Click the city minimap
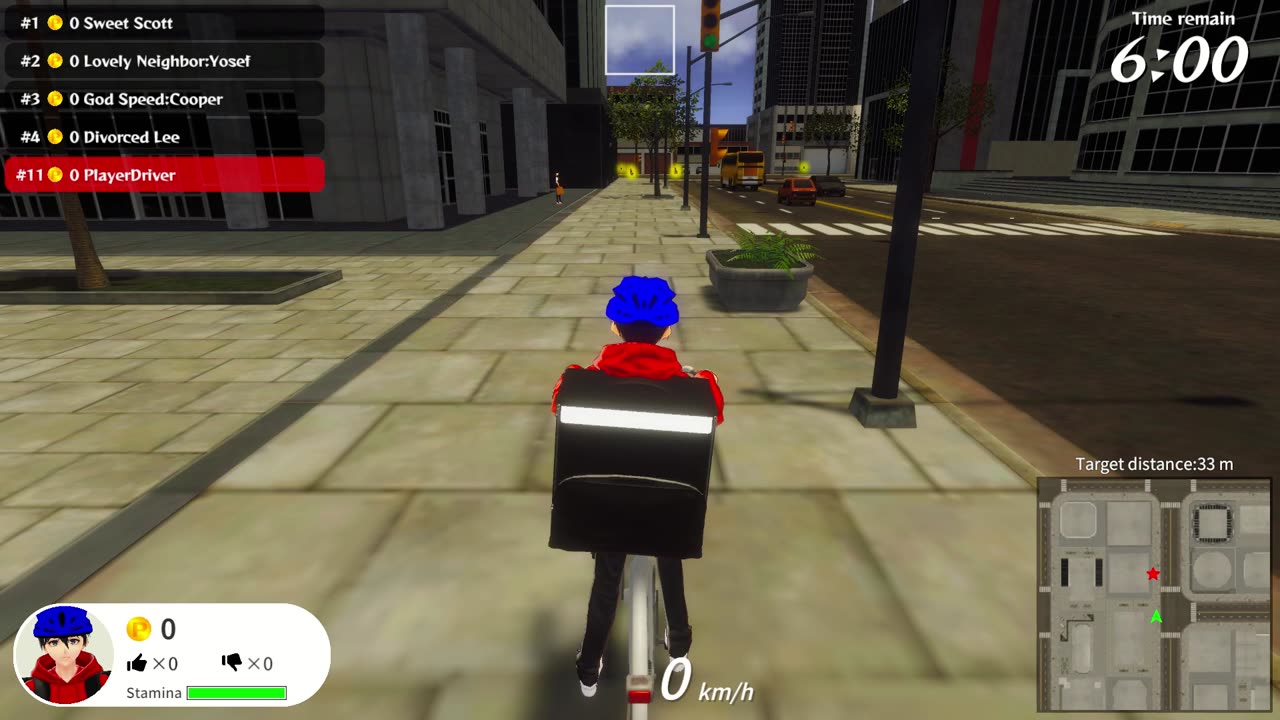The height and width of the screenshot is (720, 1280). [1153, 594]
